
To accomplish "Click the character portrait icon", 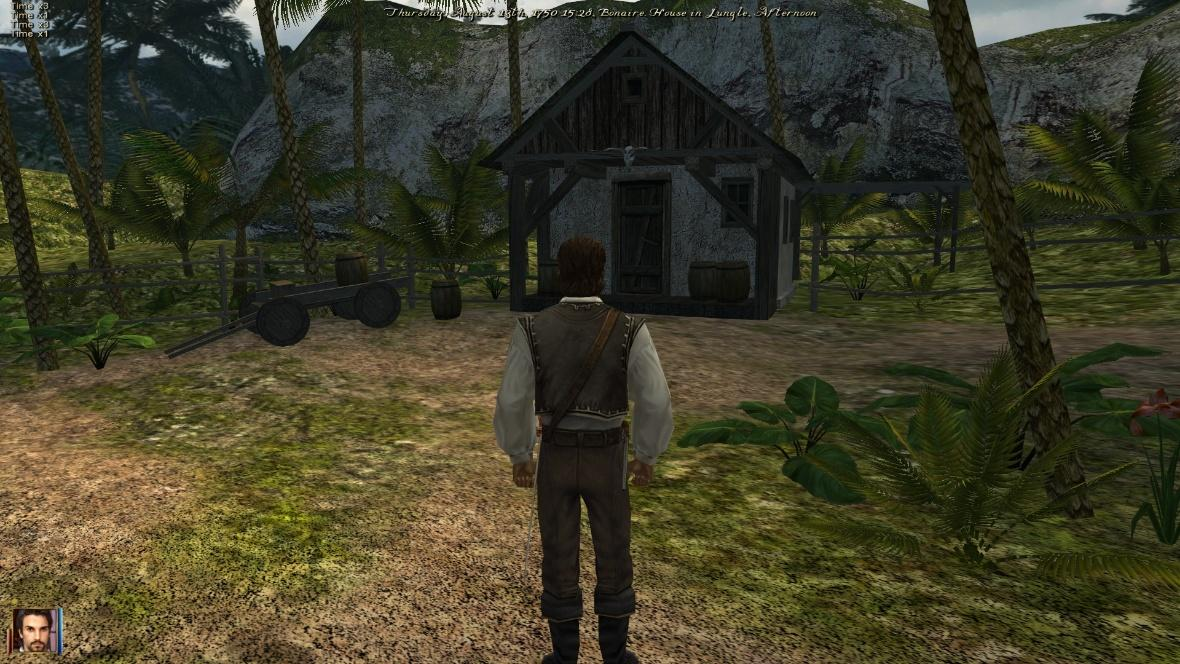I will click(x=35, y=630).
